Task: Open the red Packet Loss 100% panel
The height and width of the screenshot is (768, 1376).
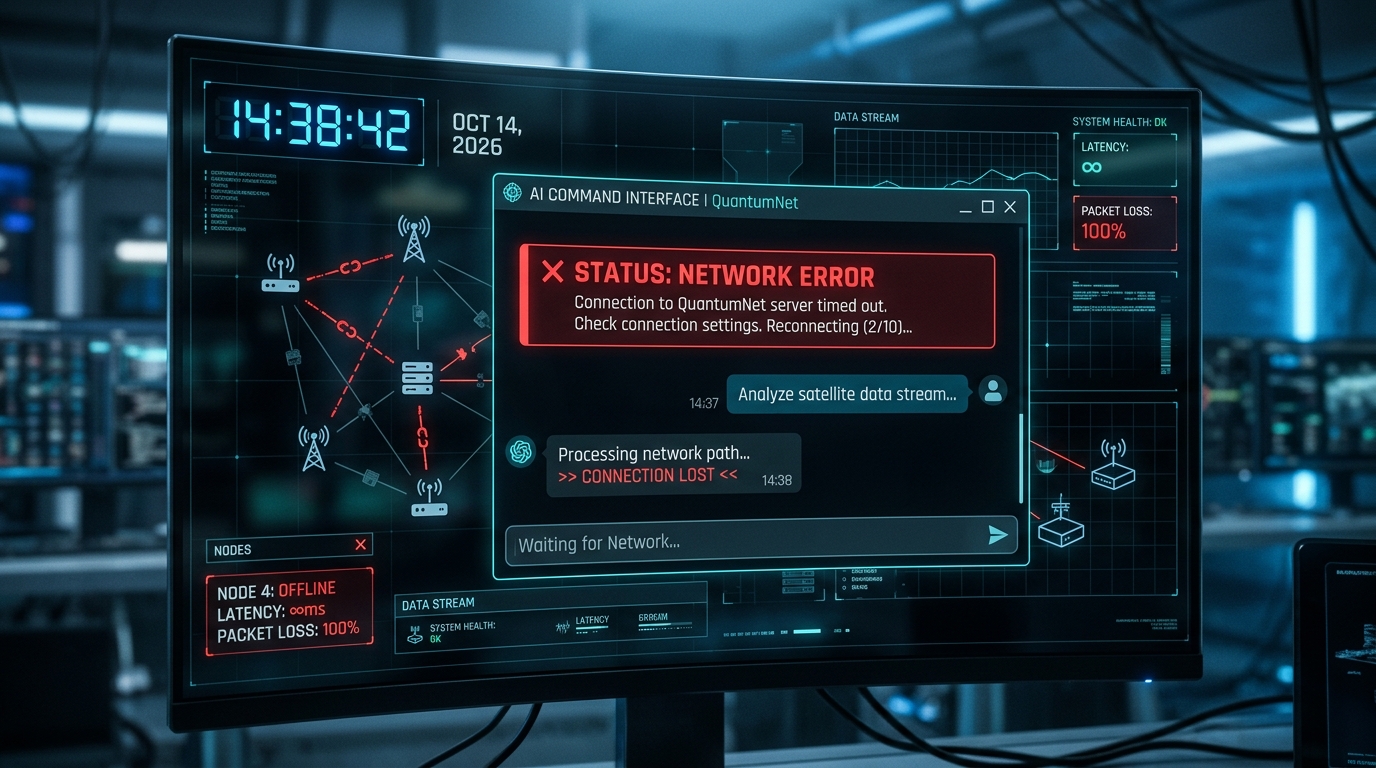Action: [1124, 222]
